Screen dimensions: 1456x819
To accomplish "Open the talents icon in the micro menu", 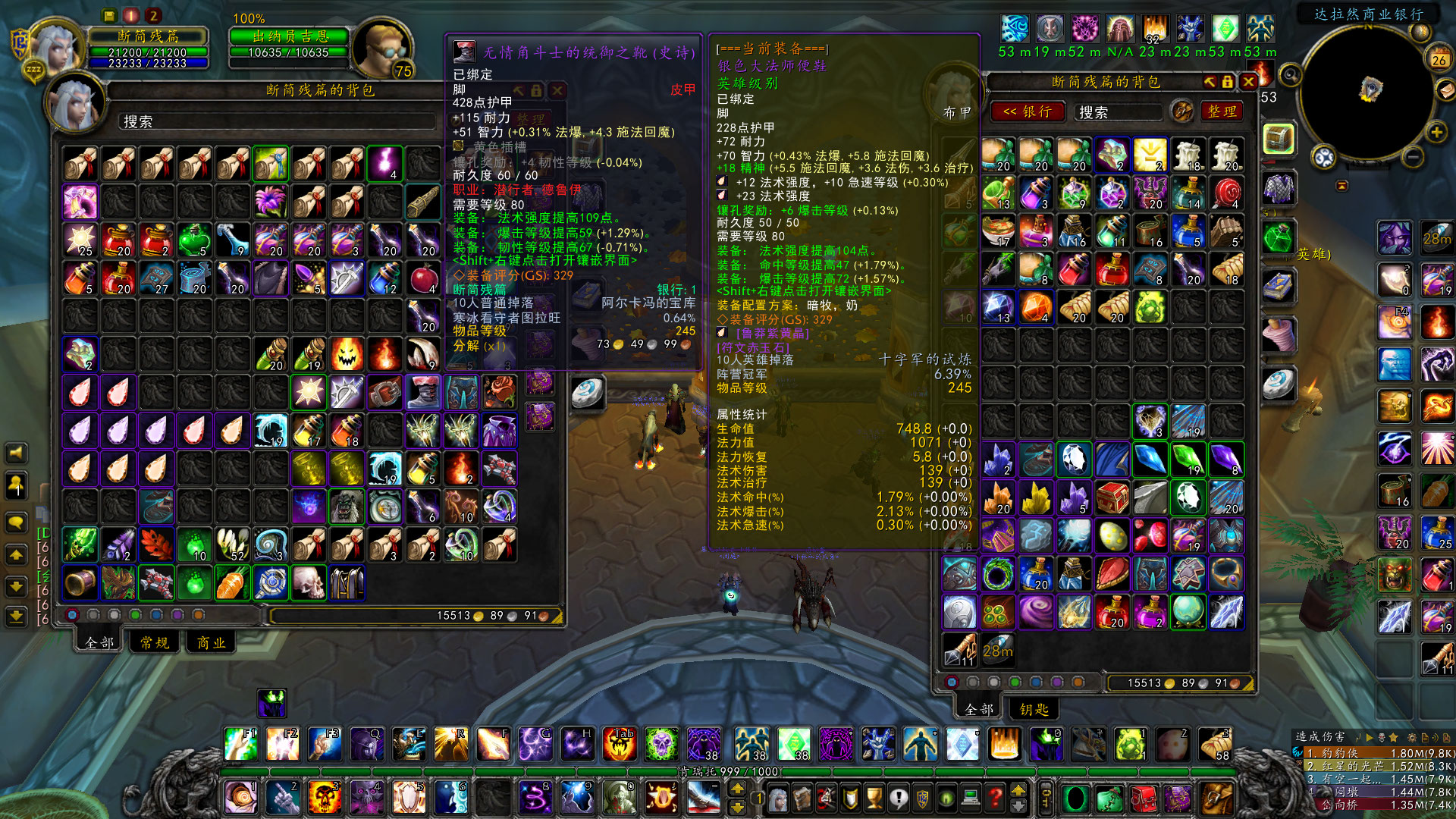I will tap(827, 799).
